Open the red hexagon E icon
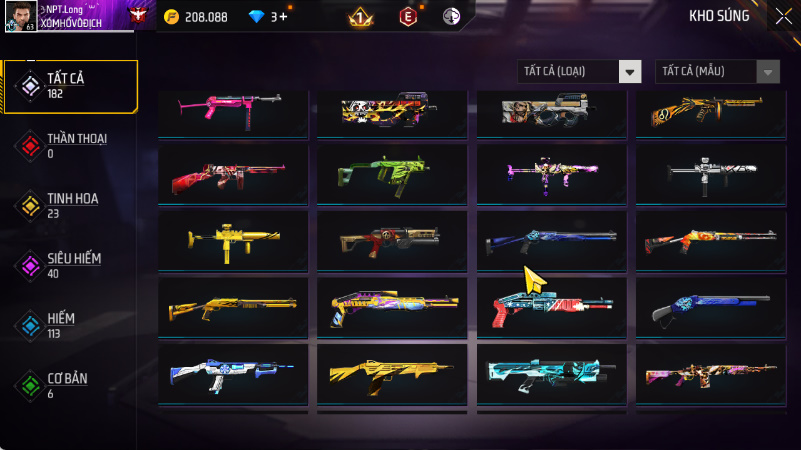The width and height of the screenshot is (801, 450). click(x=407, y=17)
